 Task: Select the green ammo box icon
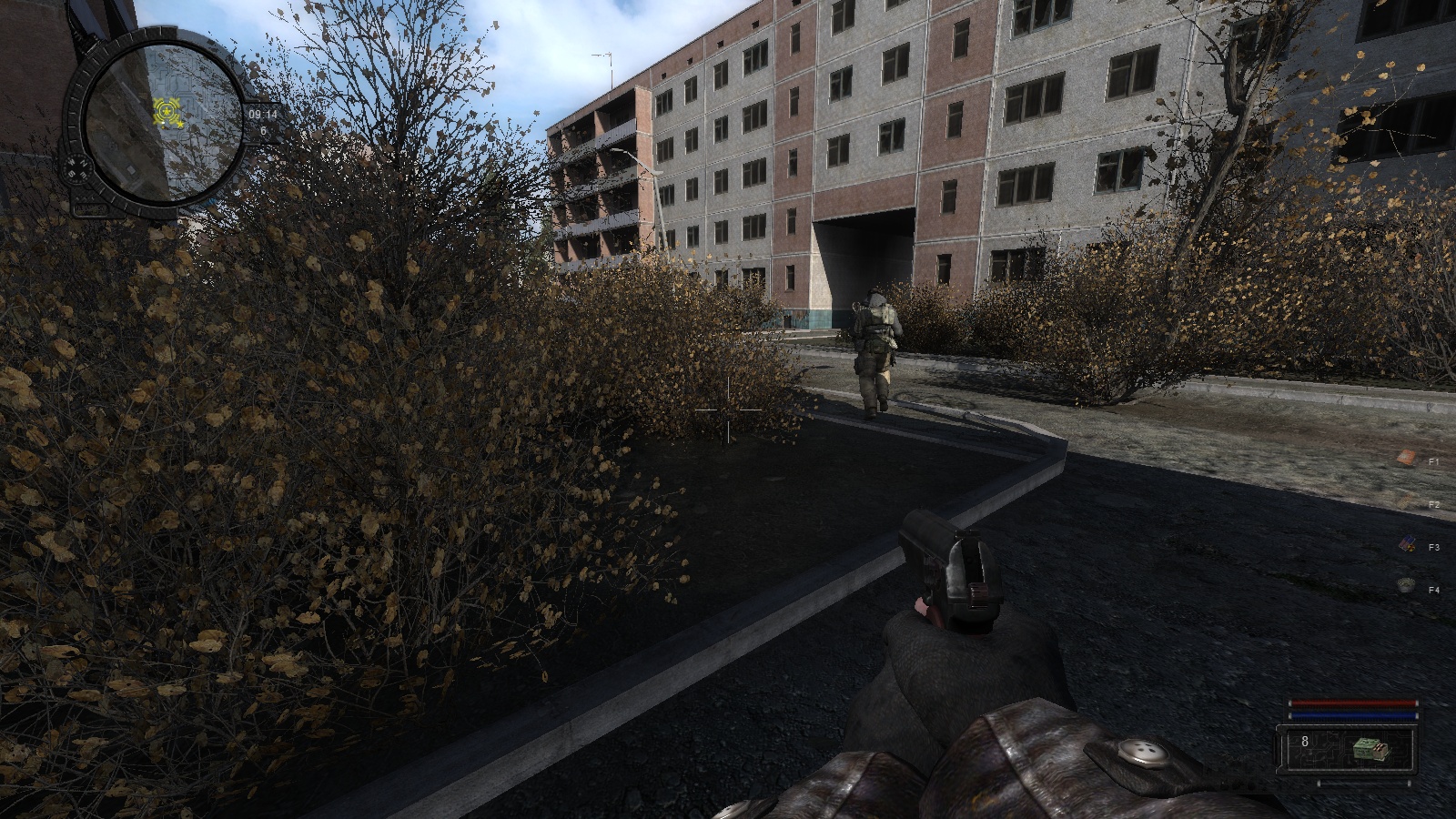pyautogui.click(x=1369, y=748)
